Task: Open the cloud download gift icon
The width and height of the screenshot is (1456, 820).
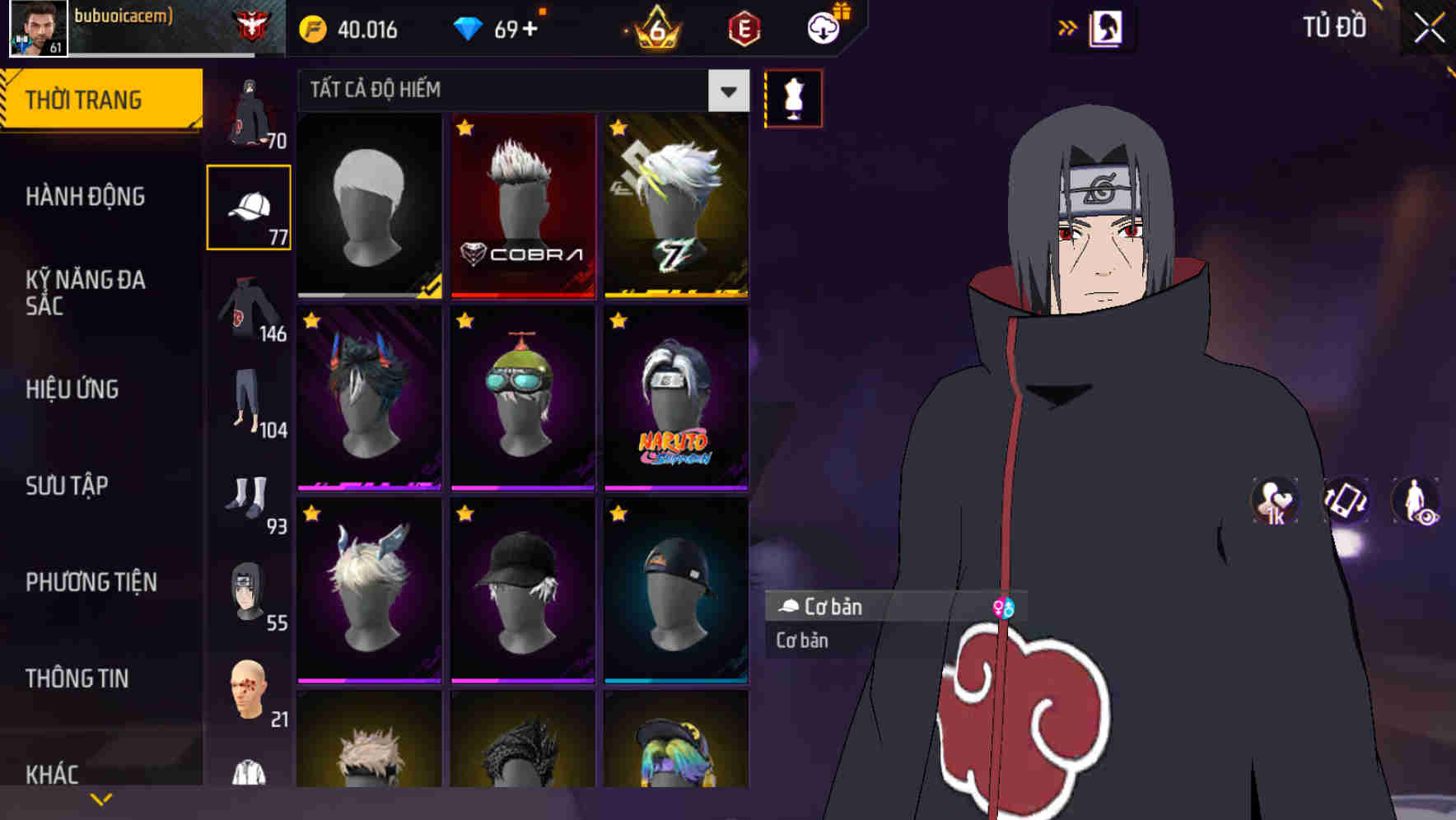Action: pyautogui.click(x=823, y=26)
